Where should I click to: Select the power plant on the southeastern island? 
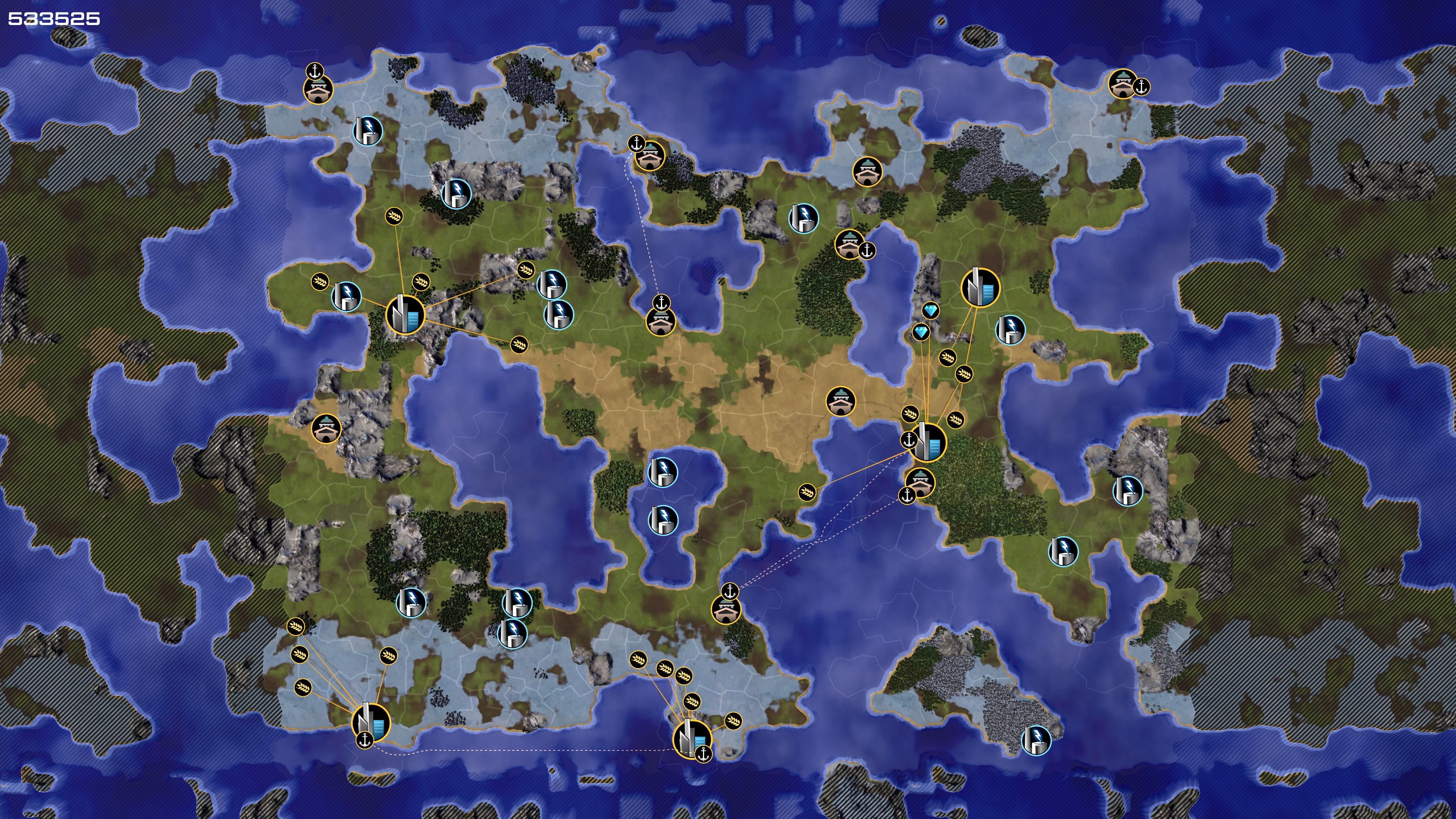(x=1036, y=740)
